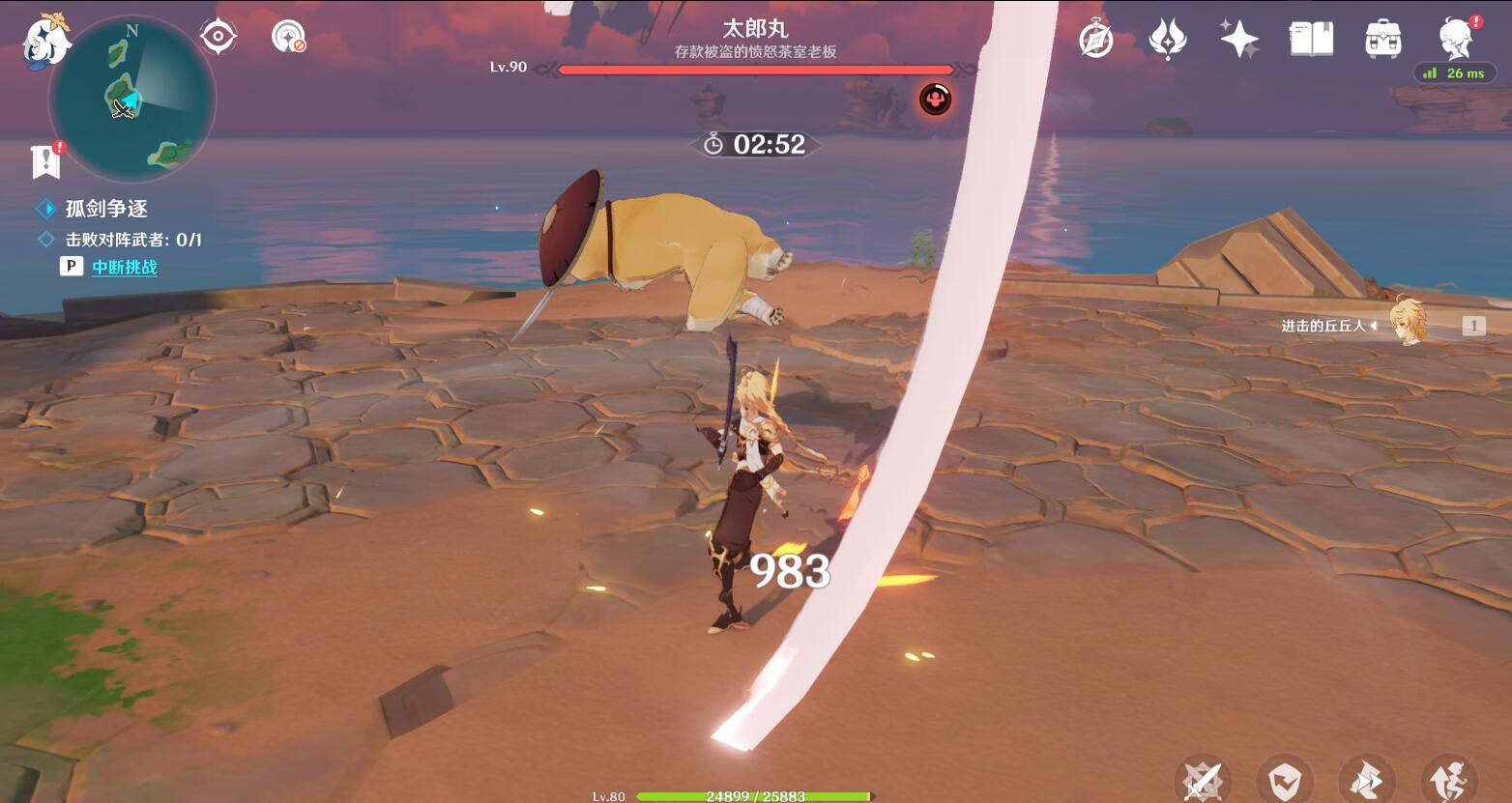Click the 中断挑战 link
This screenshot has width=1512, height=803.
(x=125, y=267)
